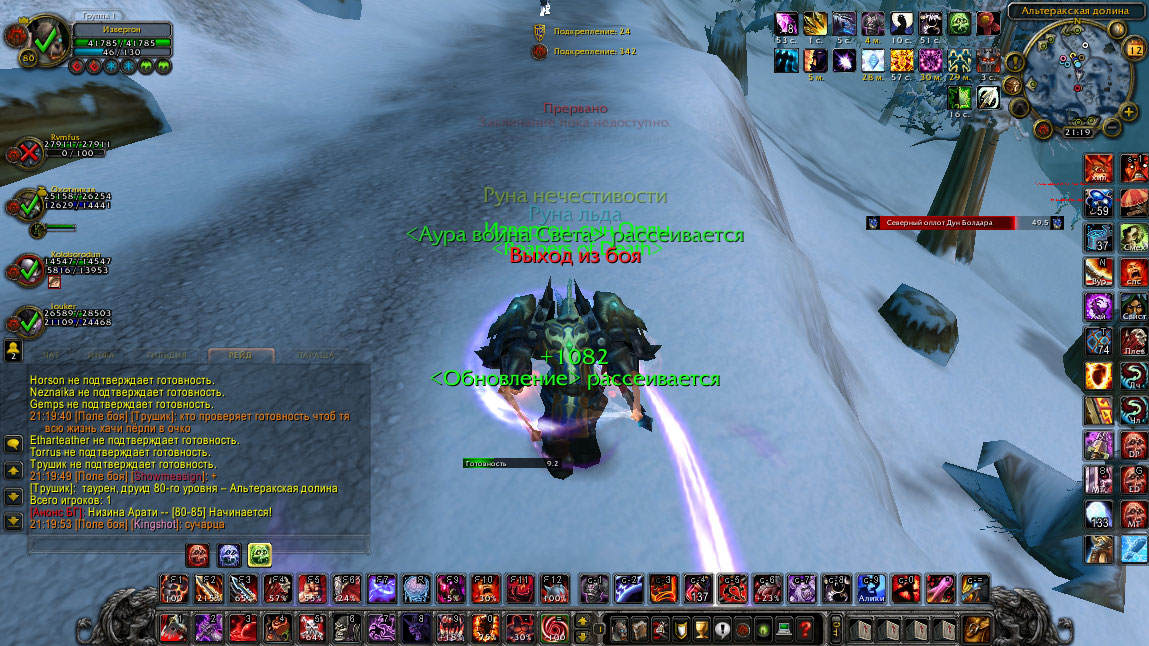The height and width of the screenshot is (646, 1149).
Task: Click the minimap clock showing 21:19
Action: pyautogui.click(x=1077, y=131)
